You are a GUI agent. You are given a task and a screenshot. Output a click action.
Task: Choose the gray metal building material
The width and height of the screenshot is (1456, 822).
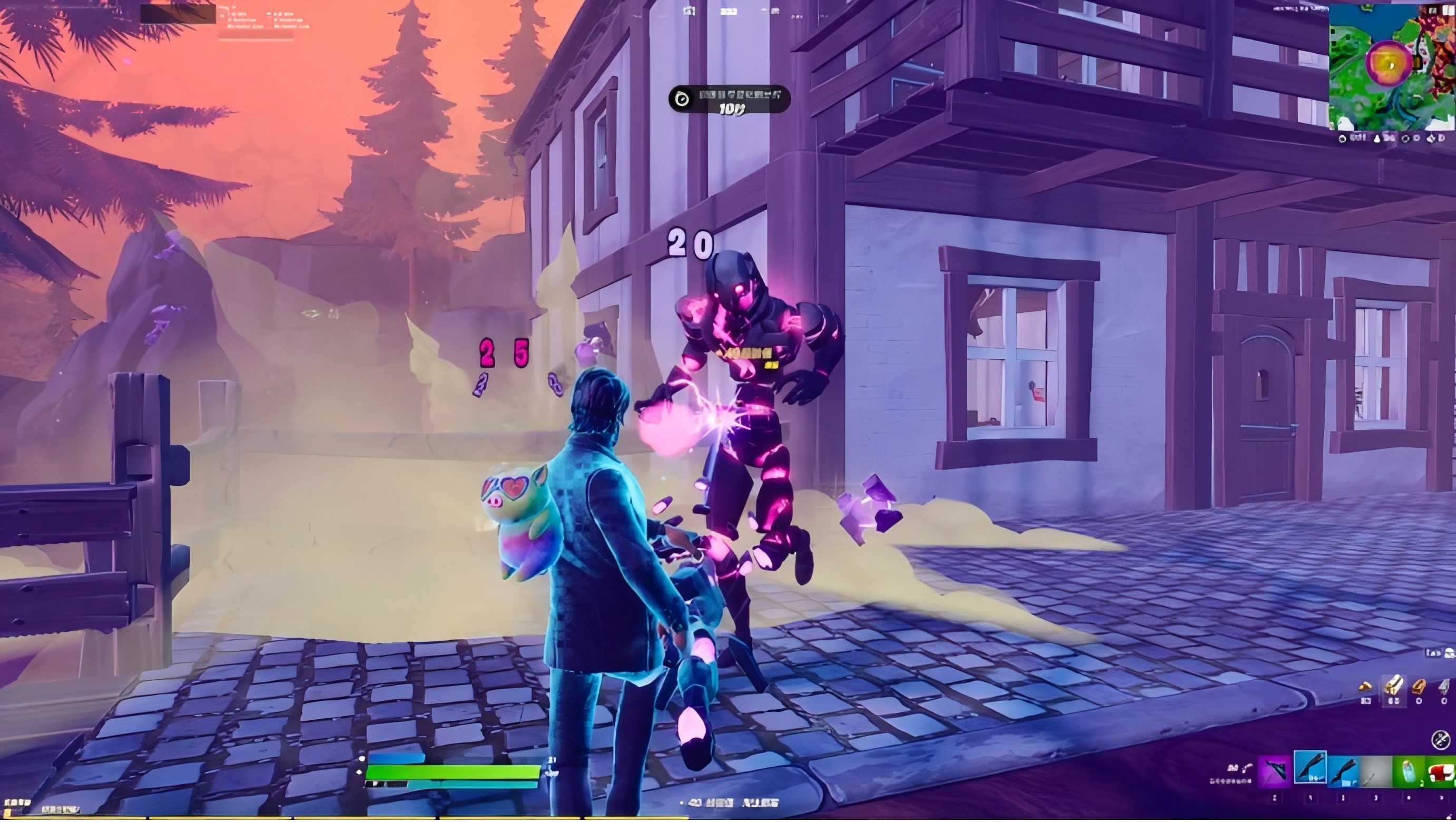click(x=1443, y=688)
